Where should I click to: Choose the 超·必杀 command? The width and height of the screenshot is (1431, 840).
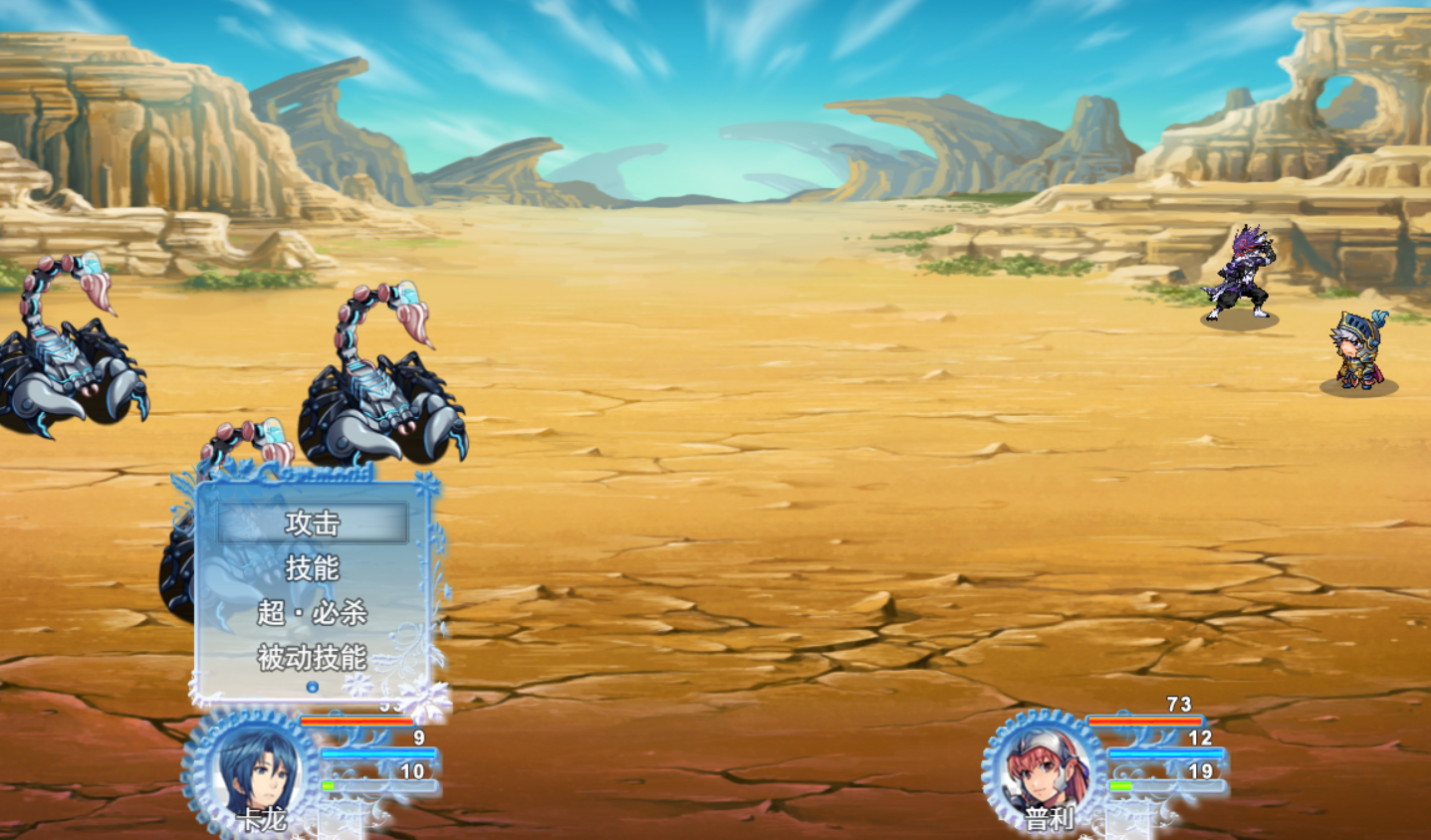point(313,613)
